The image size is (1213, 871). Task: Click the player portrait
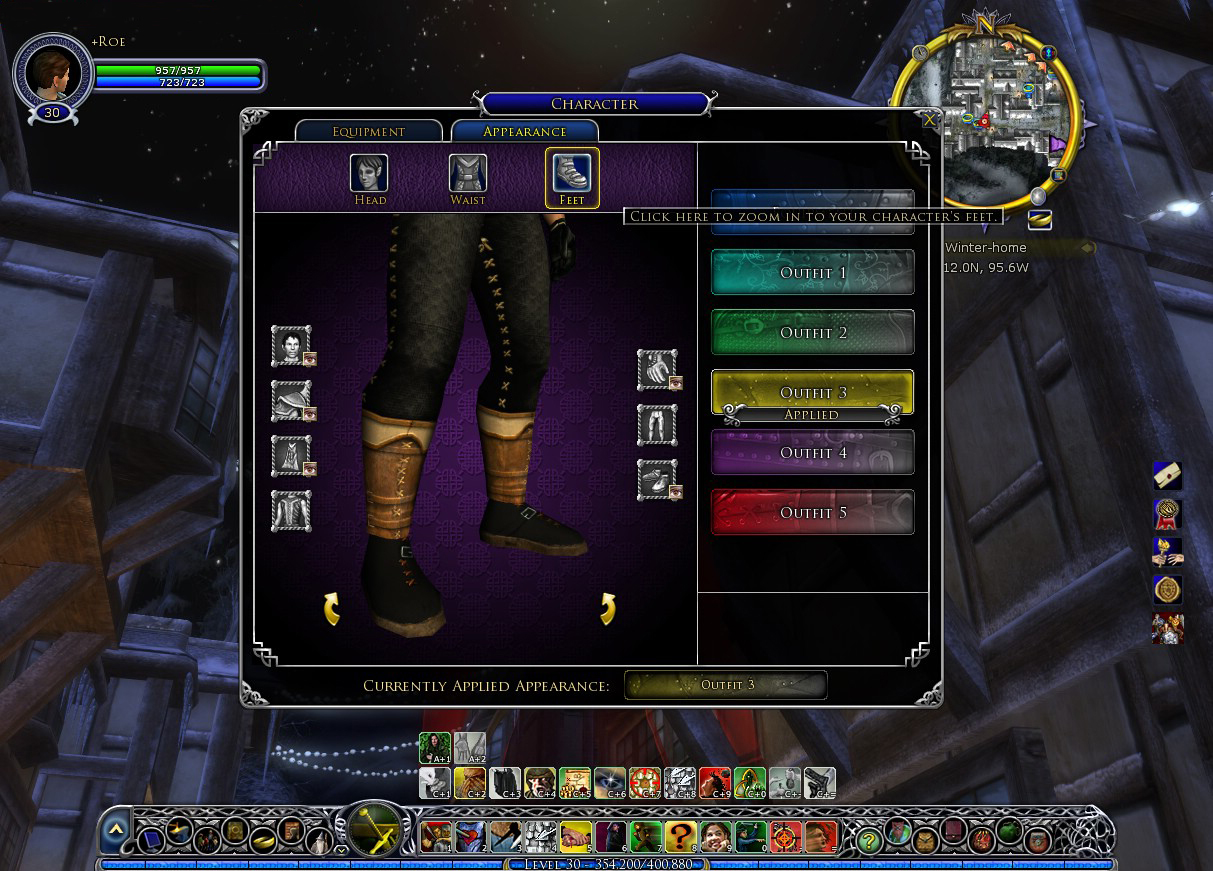[x=52, y=72]
